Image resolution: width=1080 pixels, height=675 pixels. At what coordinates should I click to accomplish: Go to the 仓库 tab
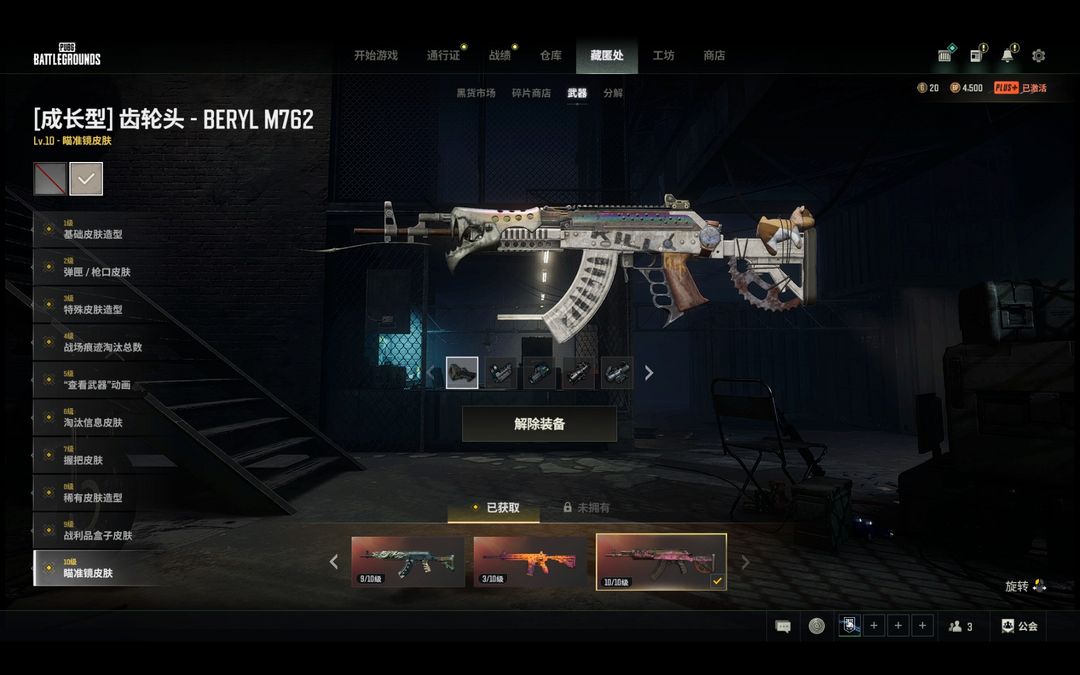pos(551,56)
